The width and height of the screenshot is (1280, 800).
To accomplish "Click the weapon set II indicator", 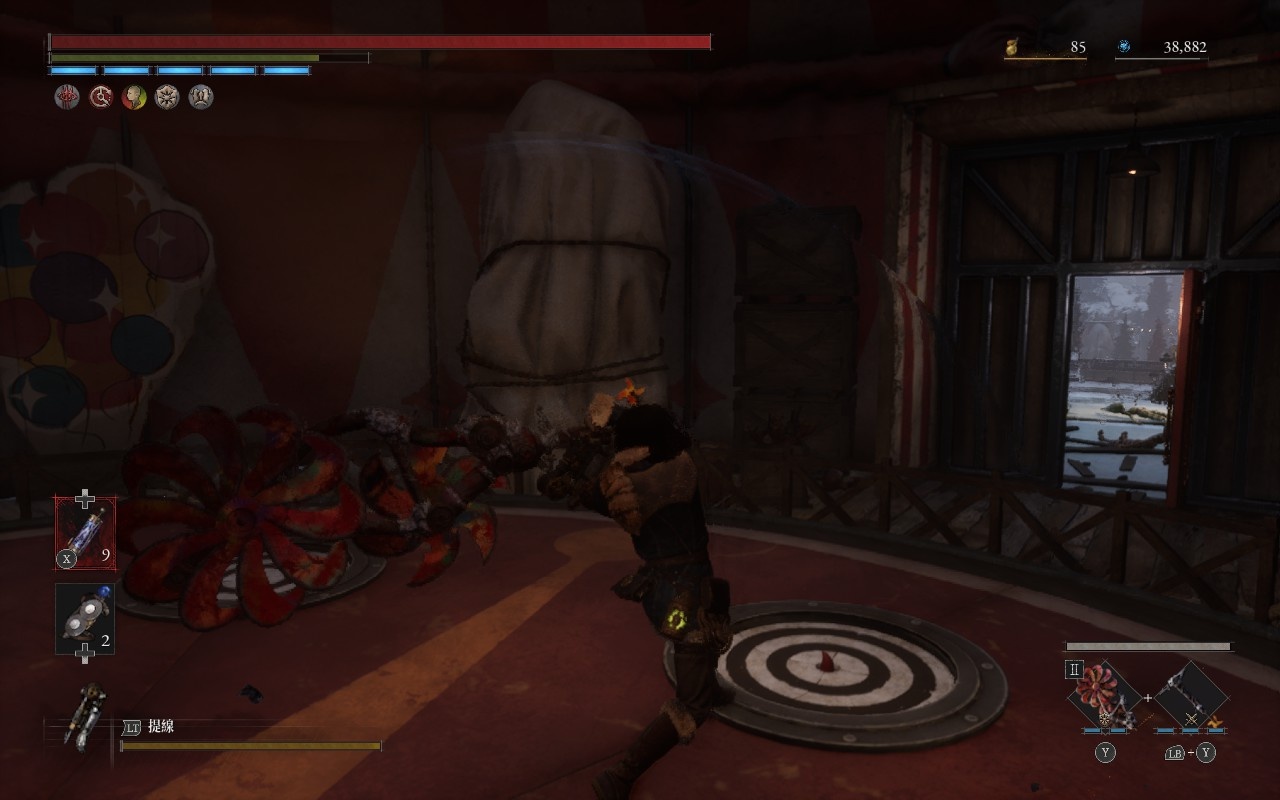I will pyautogui.click(x=1074, y=670).
